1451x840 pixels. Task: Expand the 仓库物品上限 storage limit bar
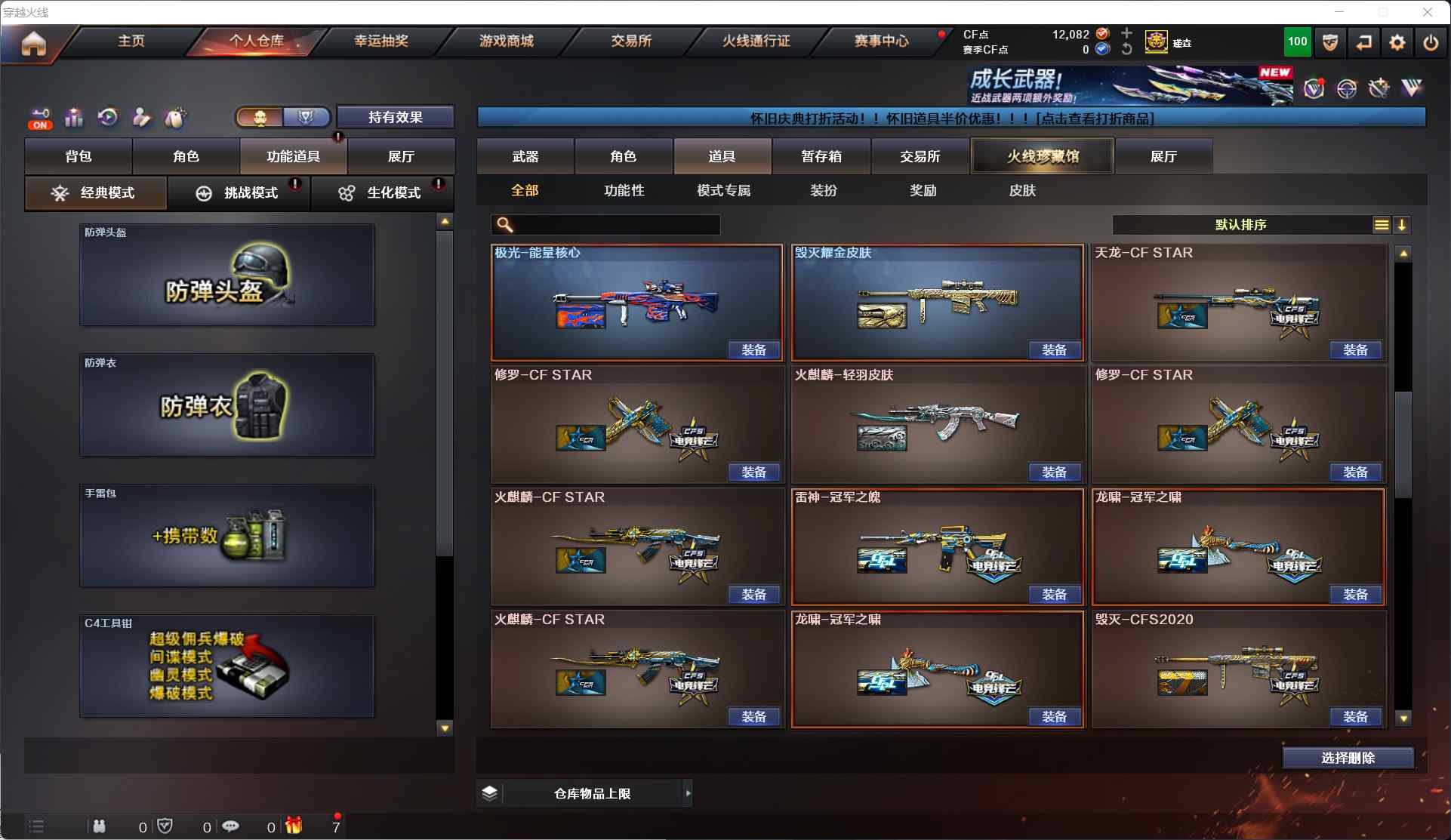688,793
